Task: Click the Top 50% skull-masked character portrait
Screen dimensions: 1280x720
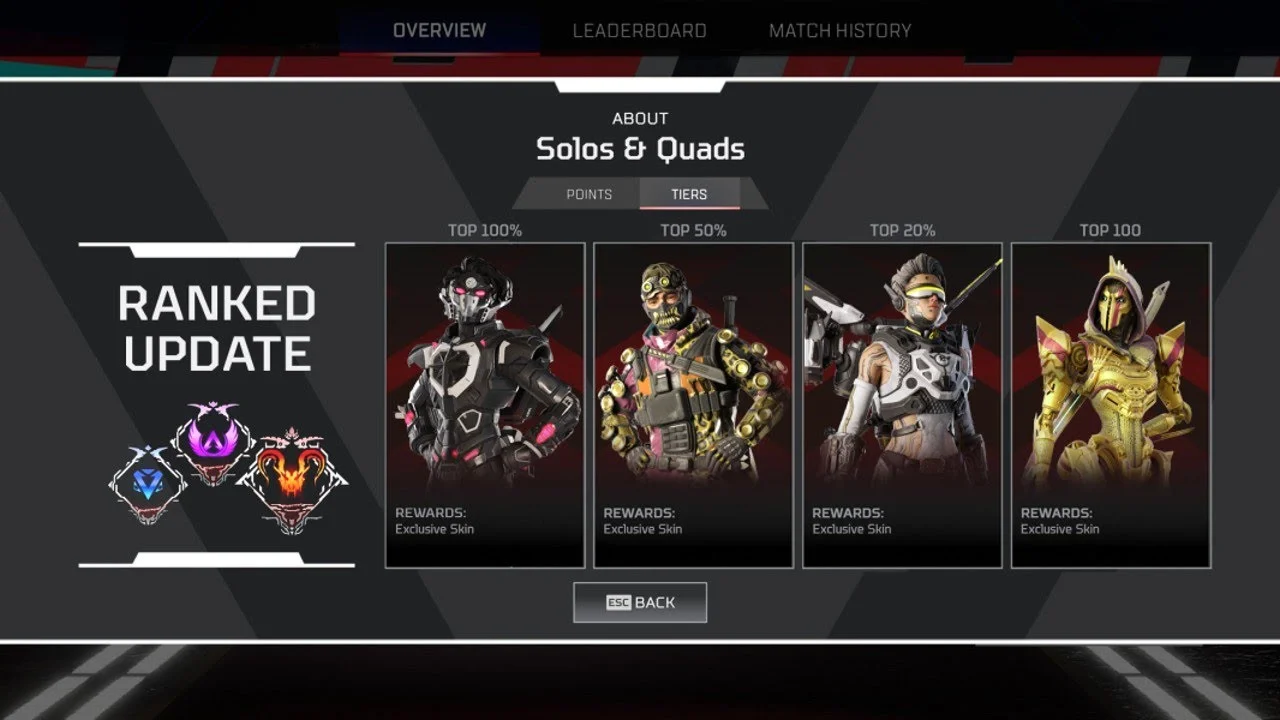Action: coord(694,370)
